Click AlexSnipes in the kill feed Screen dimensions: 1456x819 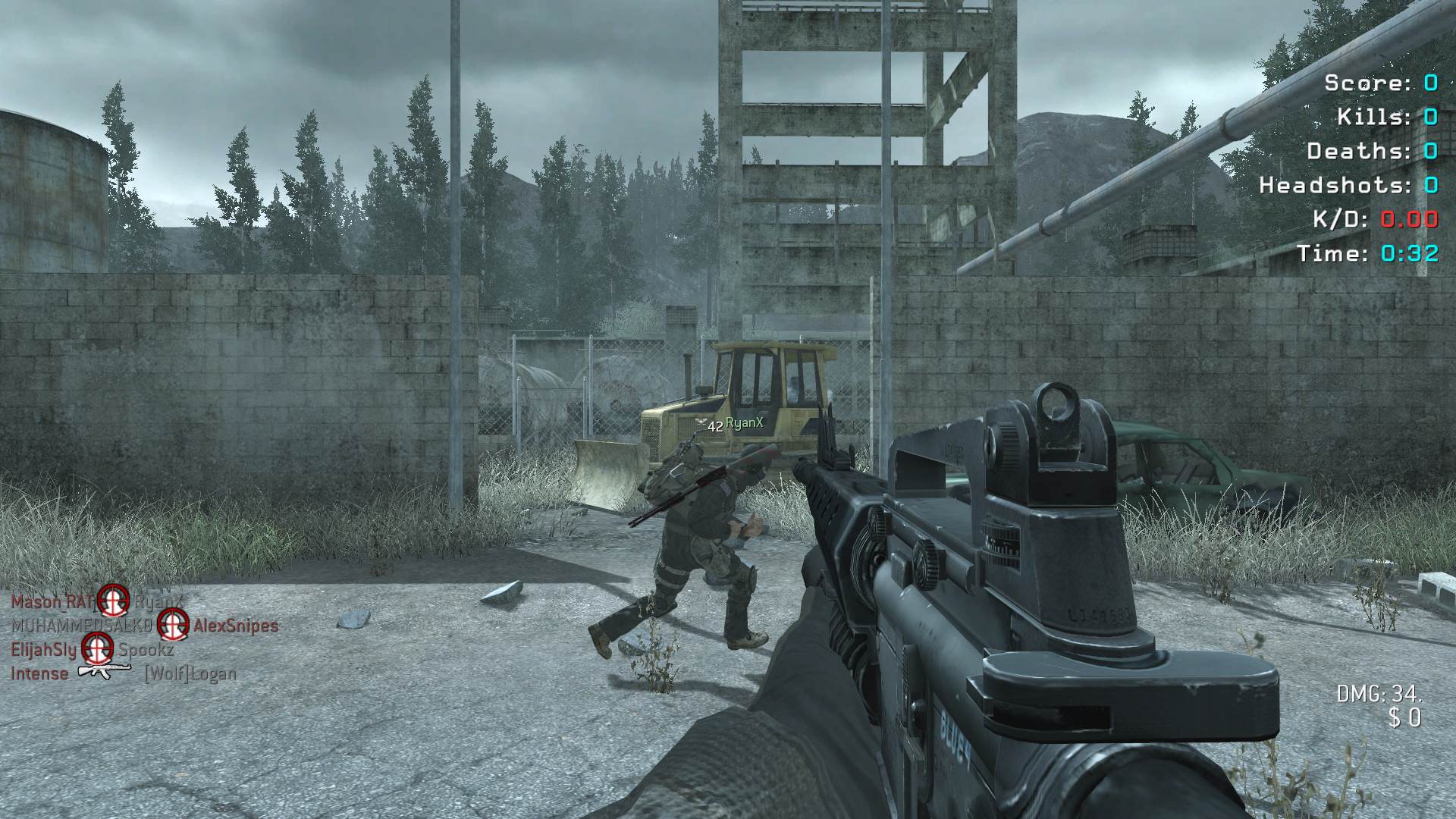coord(235,626)
